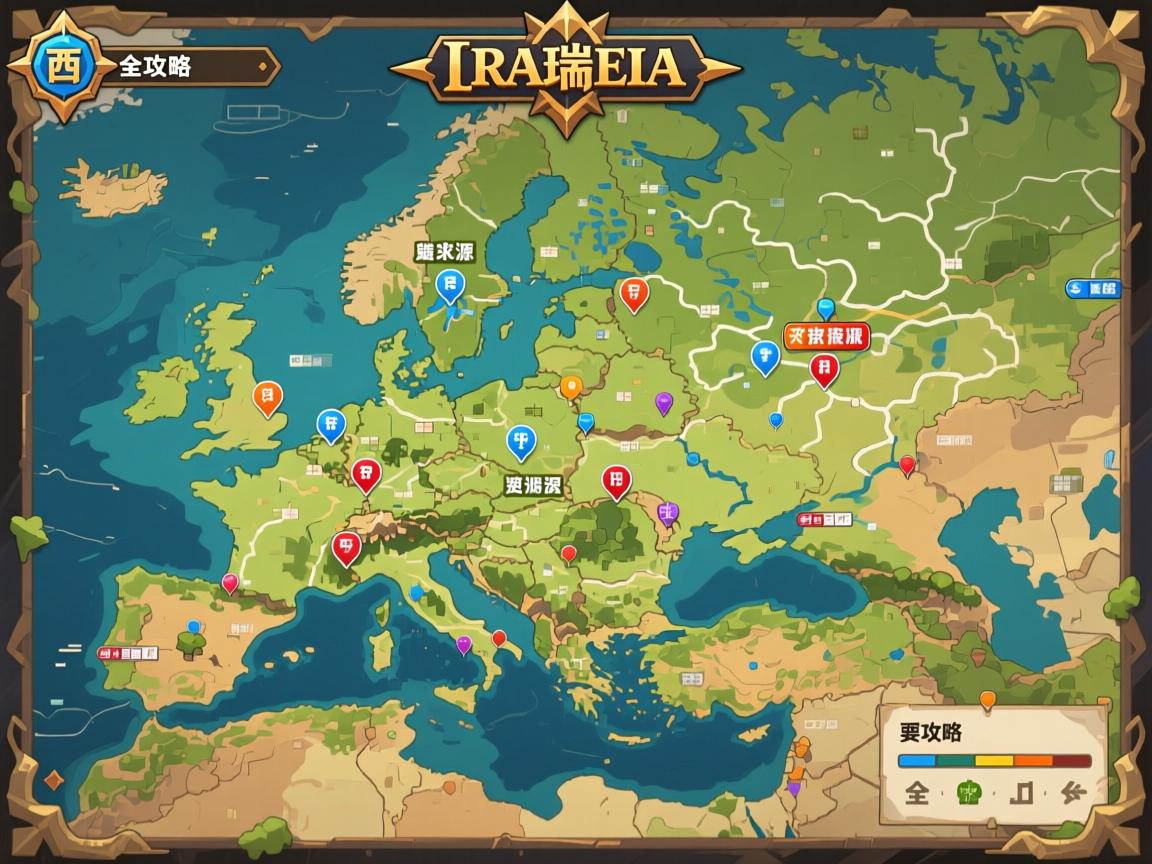Viewport: 1152px width, 864px height.
Task: Click the diamond emblem in the bottom-left corner
Action: (x=54, y=781)
